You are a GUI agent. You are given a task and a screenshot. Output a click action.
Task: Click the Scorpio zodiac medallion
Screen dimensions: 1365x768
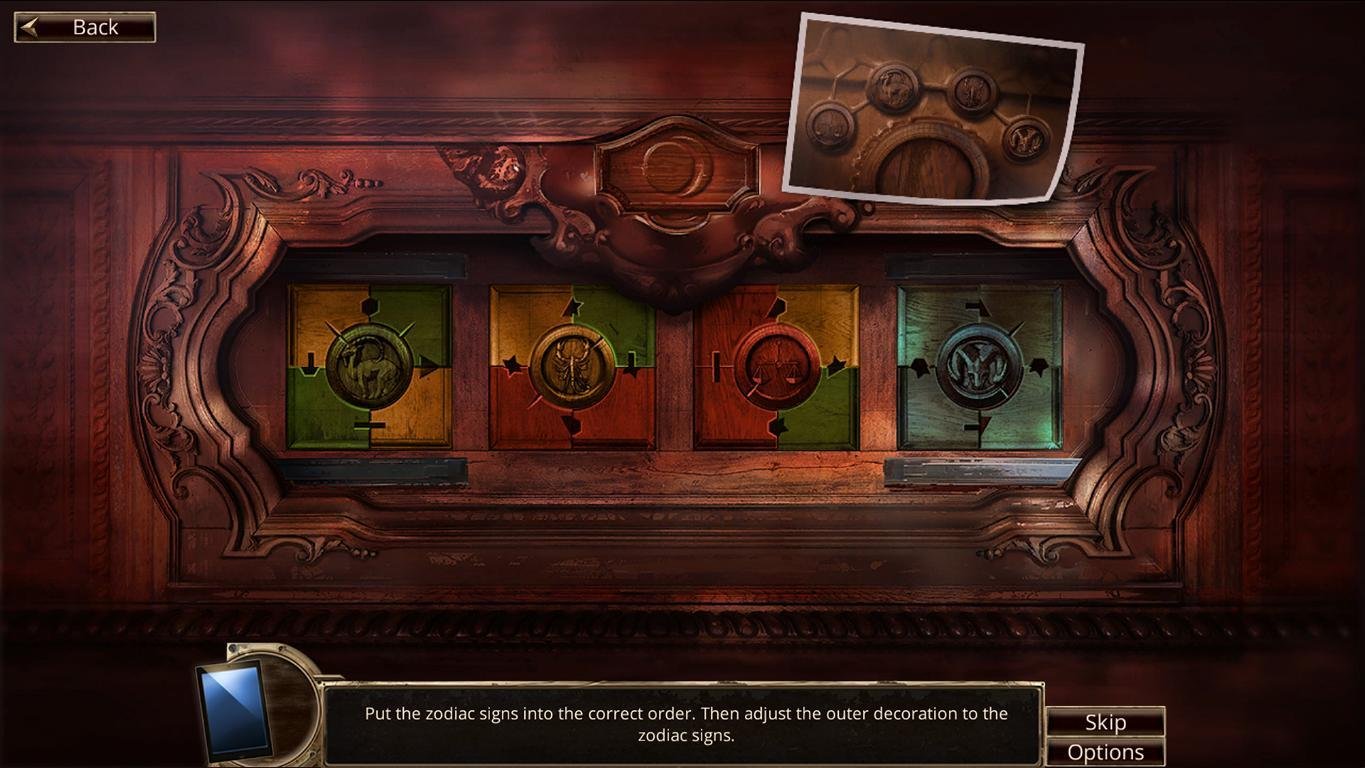570,363
